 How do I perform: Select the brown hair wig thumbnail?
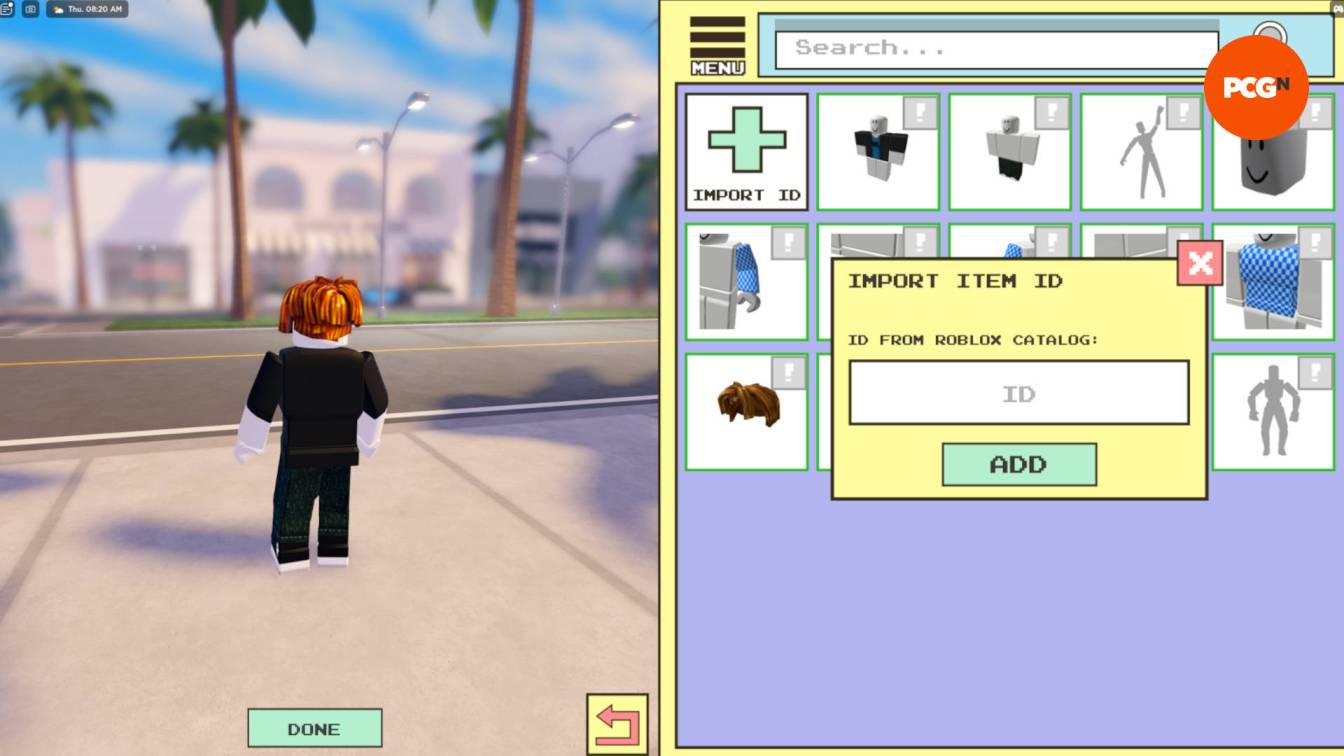(x=745, y=410)
